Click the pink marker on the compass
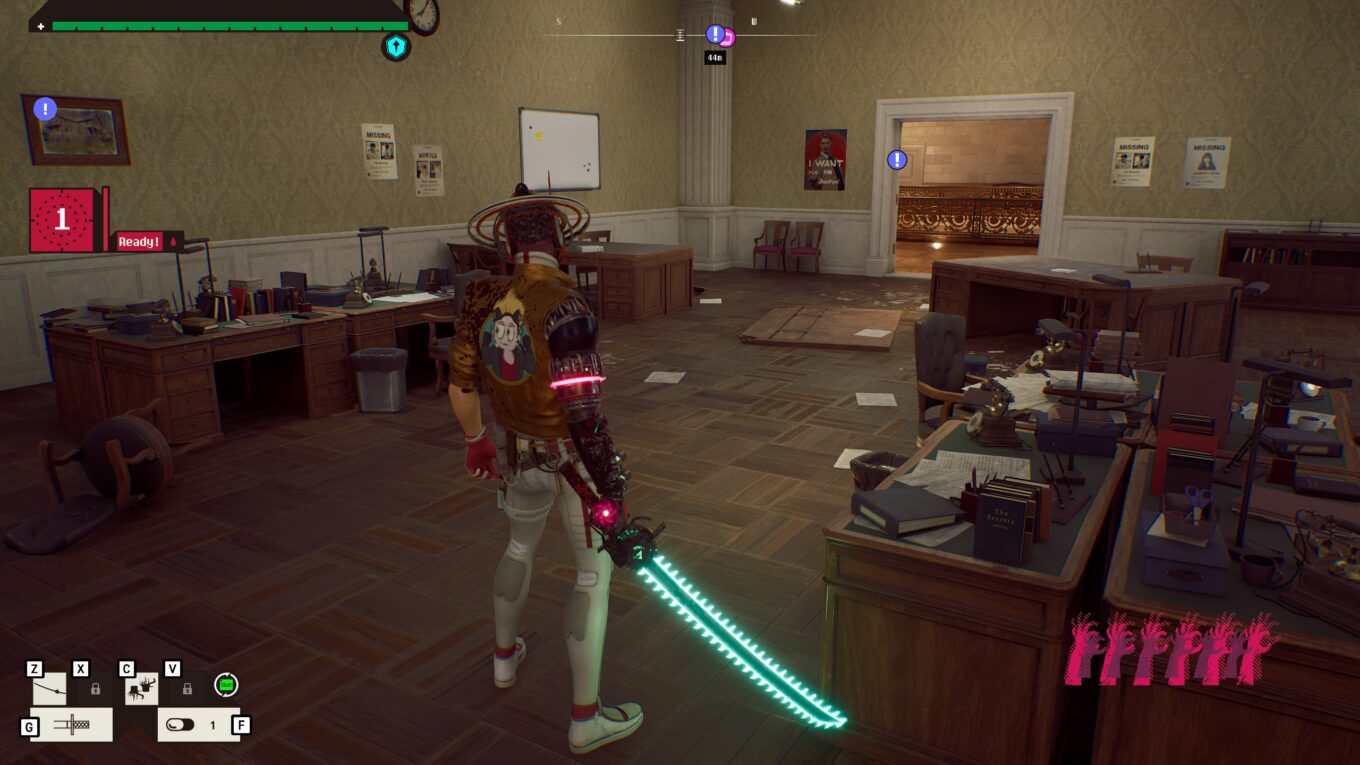Image resolution: width=1360 pixels, height=765 pixels. click(x=729, y=38)
